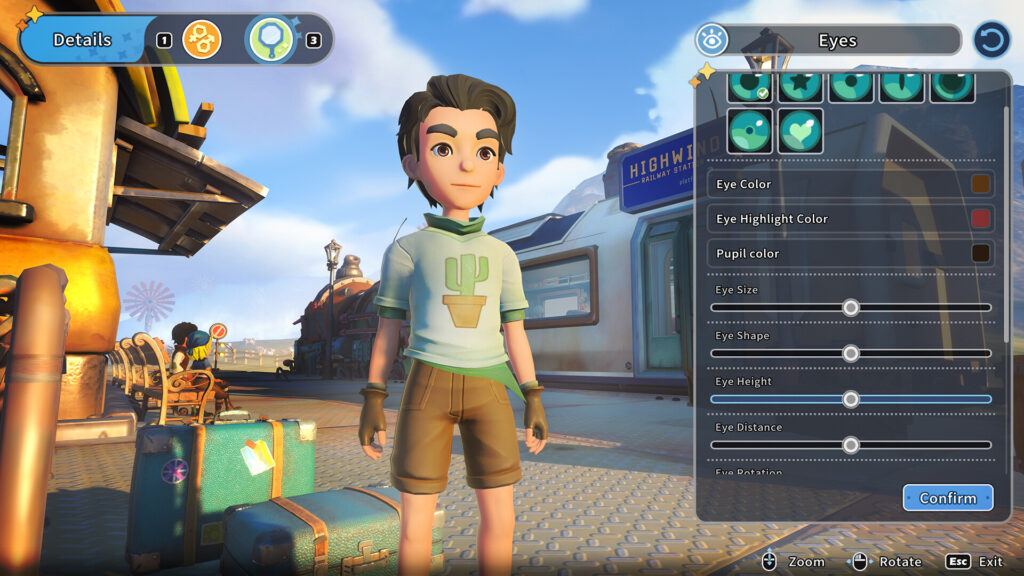Select the hand mirror details tab
The width and height of the screenshot is (1024, 576).
click(271, 40)
